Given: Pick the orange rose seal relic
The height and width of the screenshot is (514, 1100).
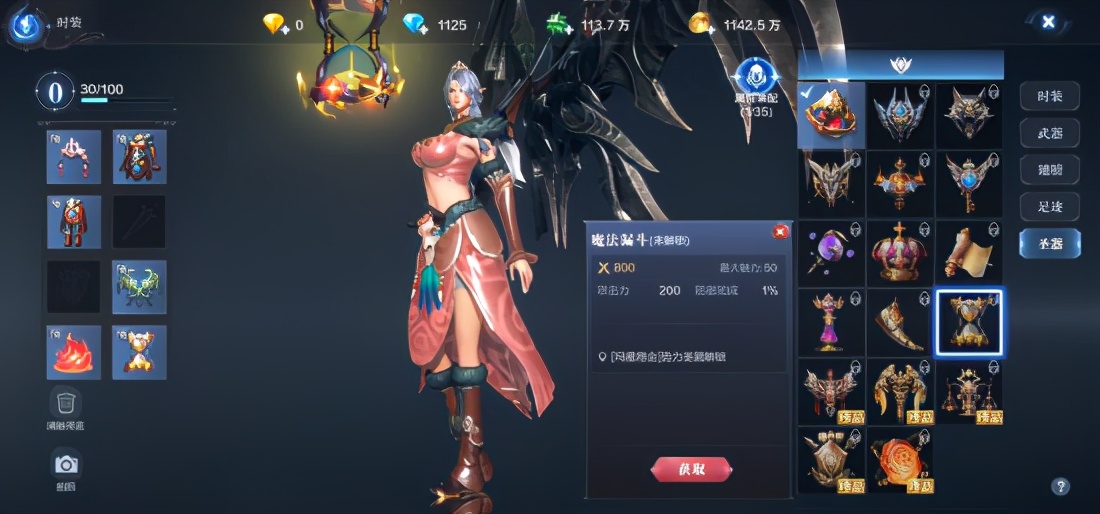Looking at the screenshot, I should point(900,460).
